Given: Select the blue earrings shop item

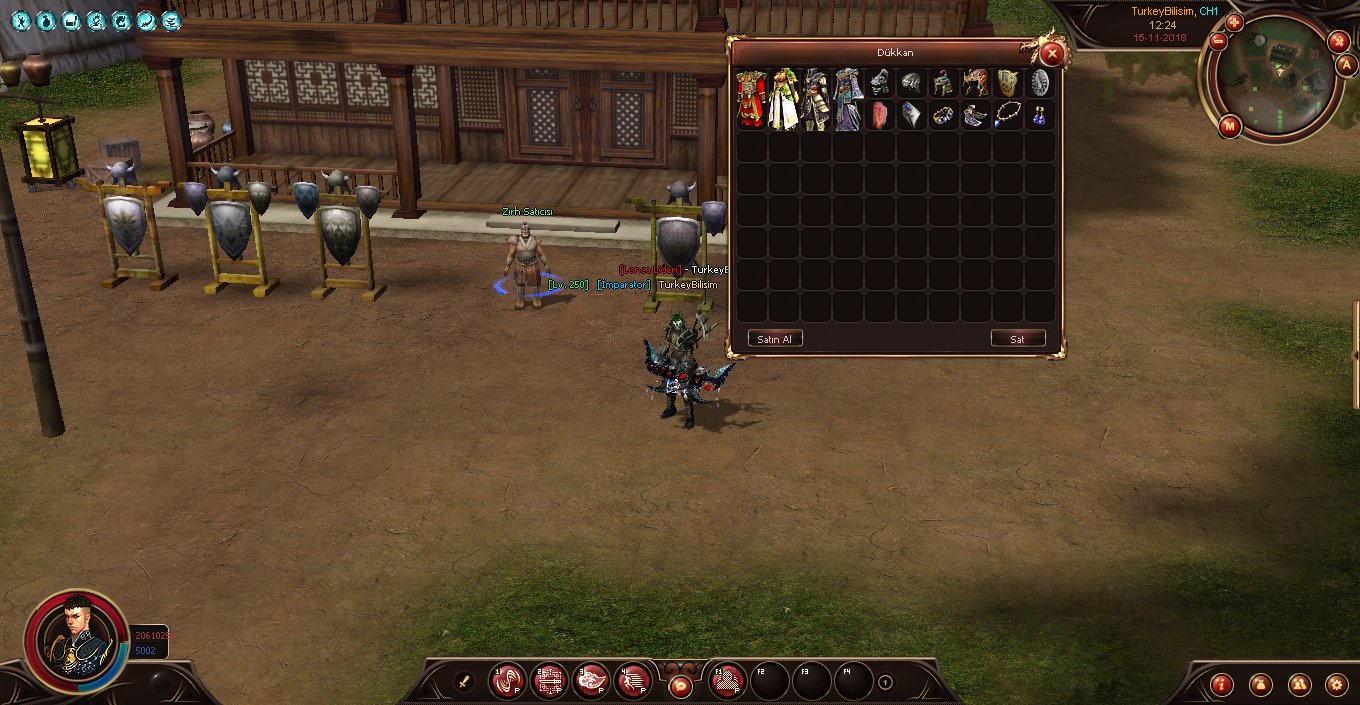Looking at the screenshot, I should 1040,115.
